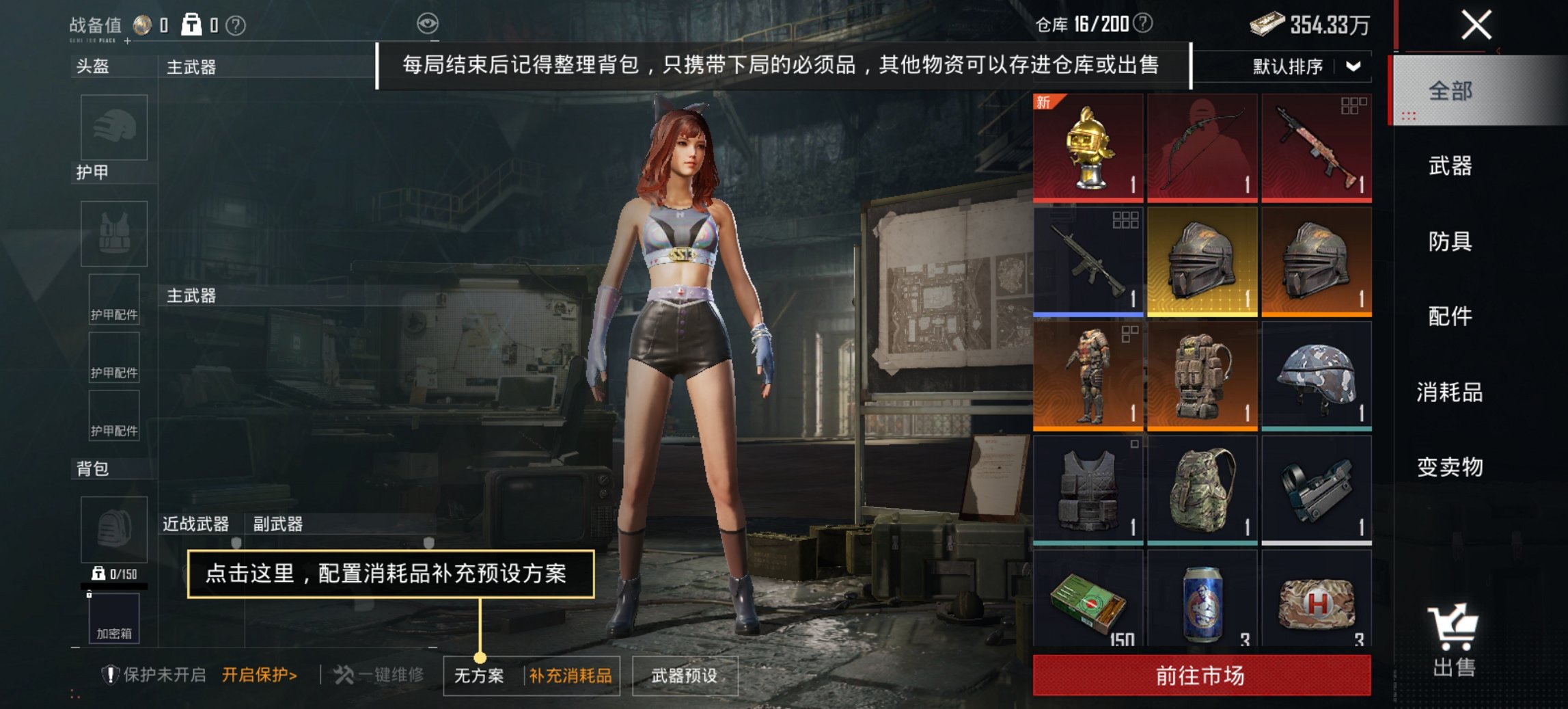Select the 背包 backpack equipment slot
Image resolution: width=1568 pixels, height=709 pixels.
point(113,530)
